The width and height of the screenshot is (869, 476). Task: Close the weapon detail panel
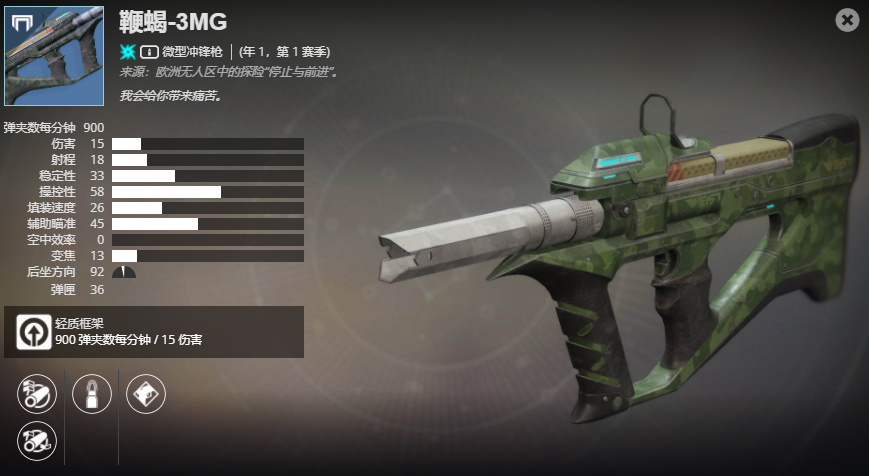click(847, 19)
